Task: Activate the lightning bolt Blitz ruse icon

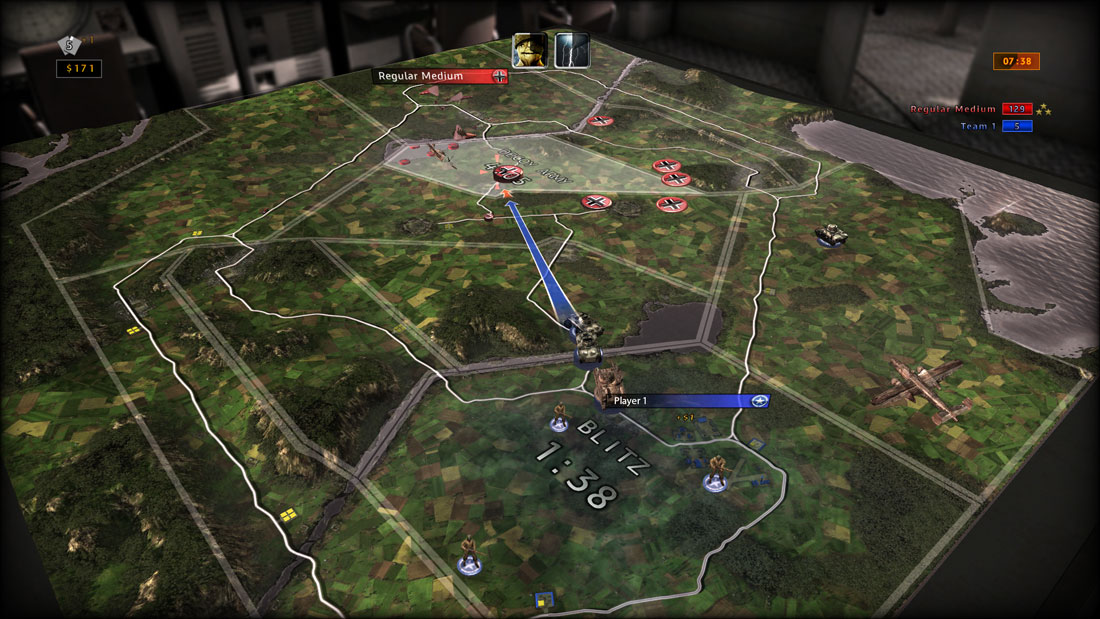Action: [x=572, y=49]
